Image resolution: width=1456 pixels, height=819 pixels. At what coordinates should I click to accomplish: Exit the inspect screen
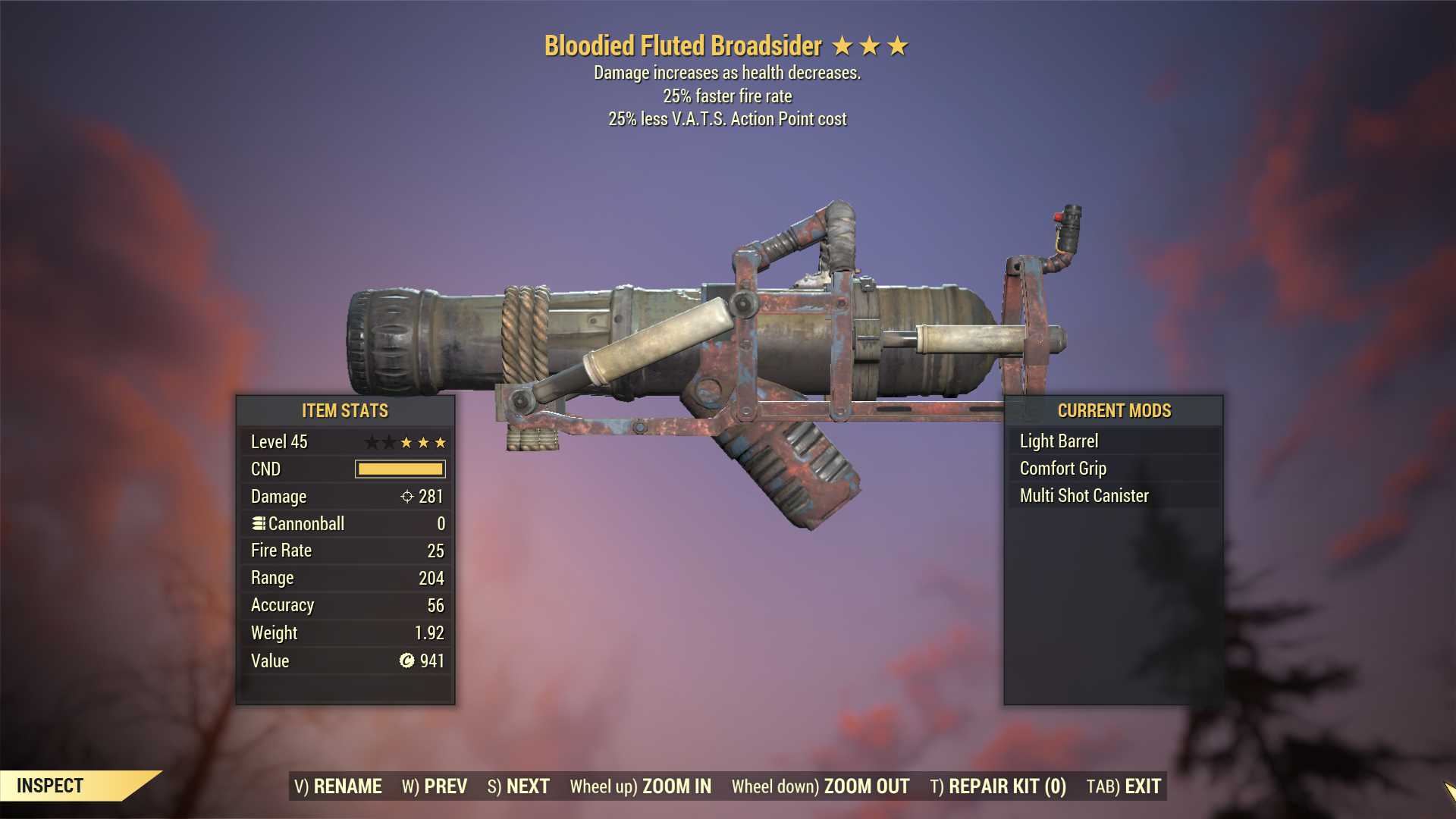pos(1124,786)
